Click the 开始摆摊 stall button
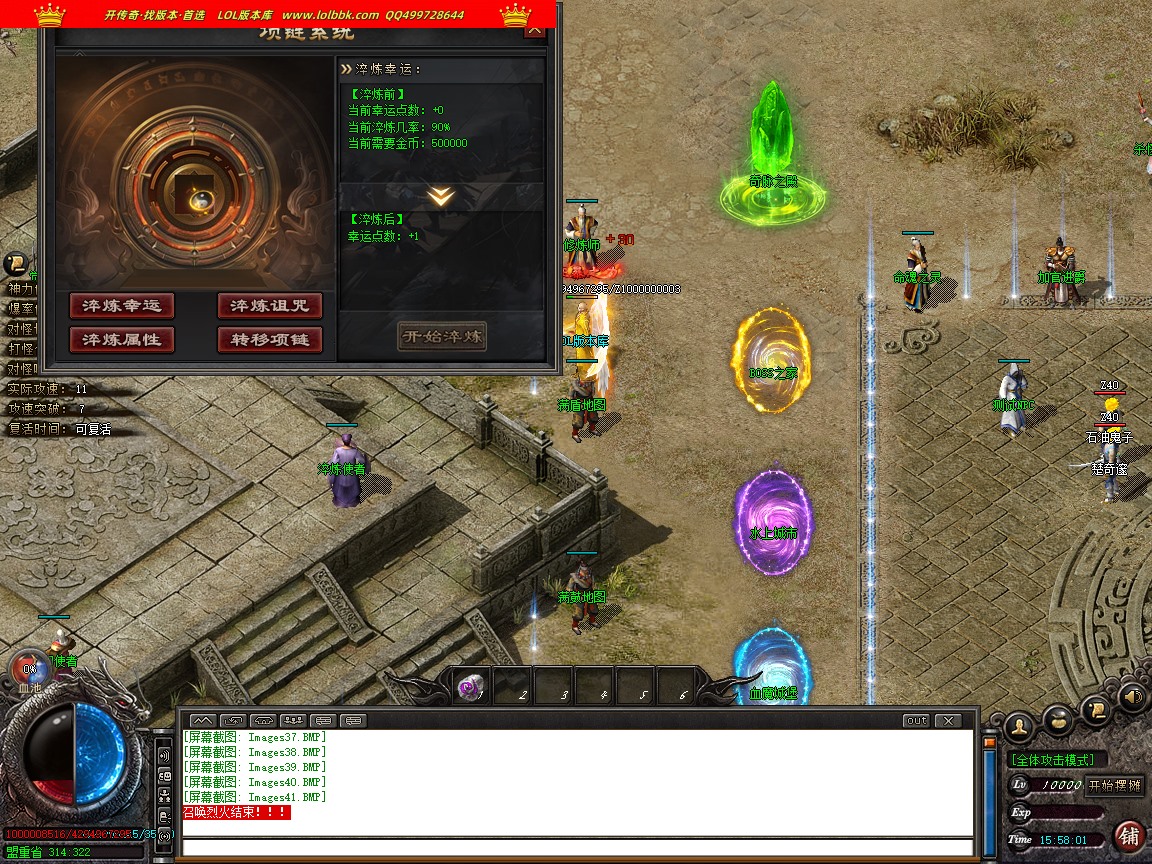Screen dimensions: 1152x864 (x=1114, y=785)
